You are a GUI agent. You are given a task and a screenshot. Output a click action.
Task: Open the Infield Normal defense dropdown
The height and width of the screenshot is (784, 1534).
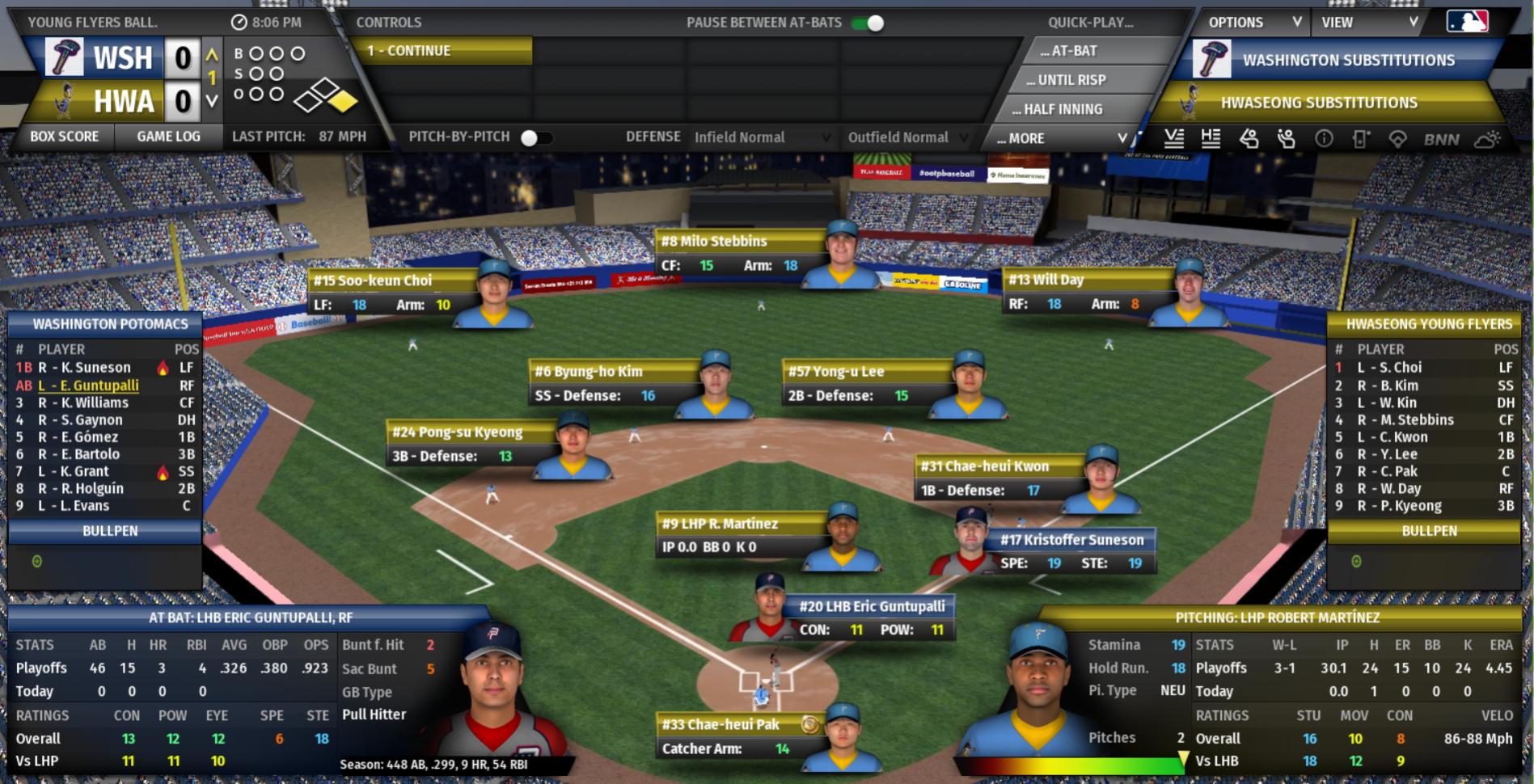[761, 137]
